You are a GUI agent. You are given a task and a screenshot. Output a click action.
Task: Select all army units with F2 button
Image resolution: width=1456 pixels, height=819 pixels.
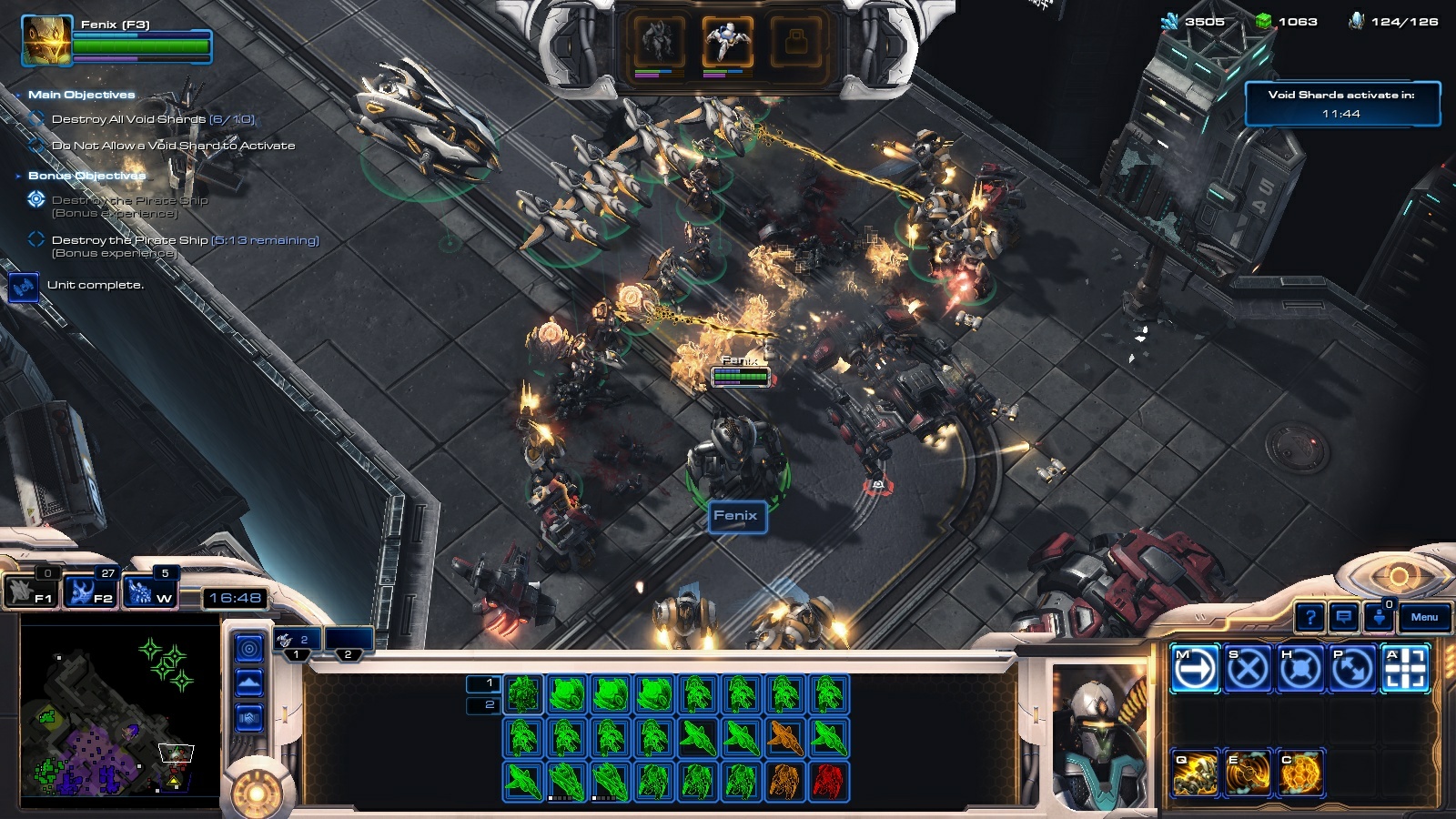click(91, 591)
